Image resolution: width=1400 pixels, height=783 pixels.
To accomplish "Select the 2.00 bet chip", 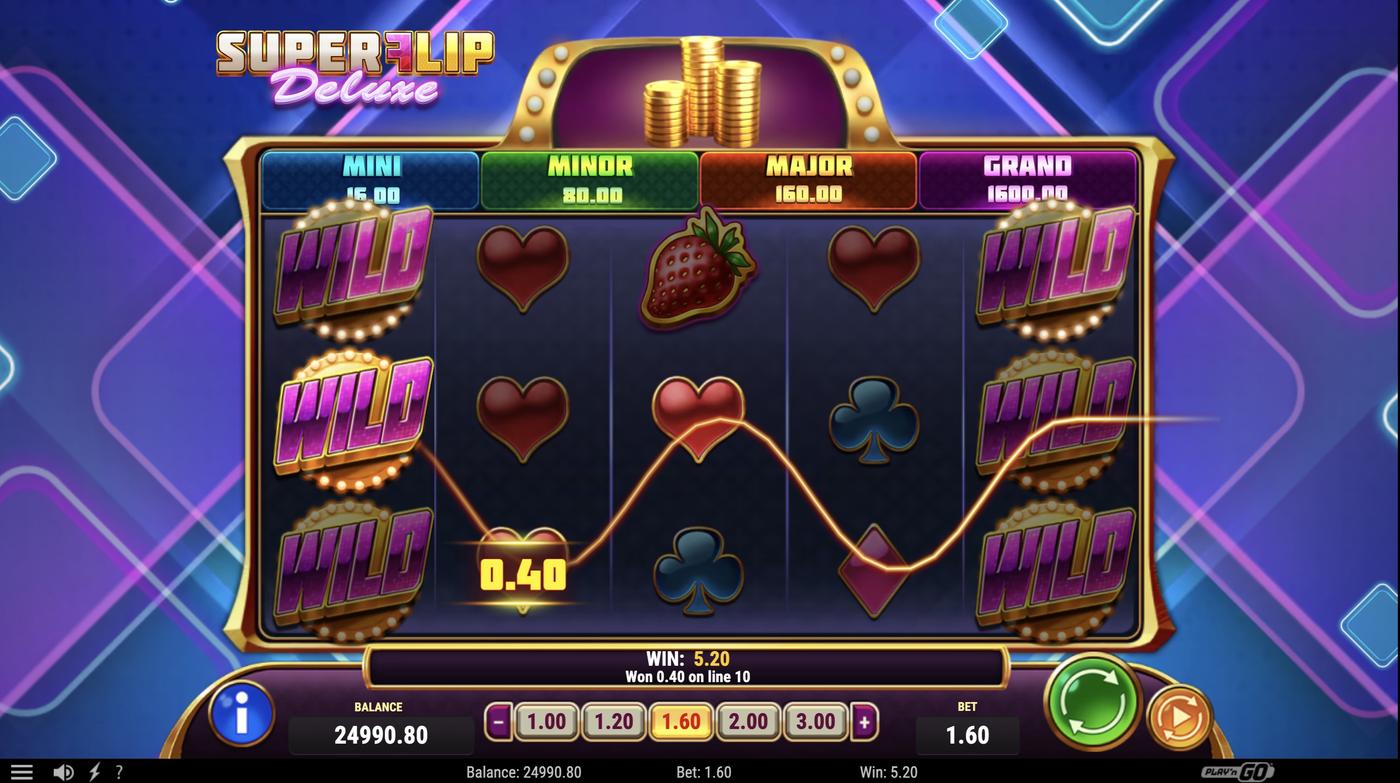I will tap(748, 719).
